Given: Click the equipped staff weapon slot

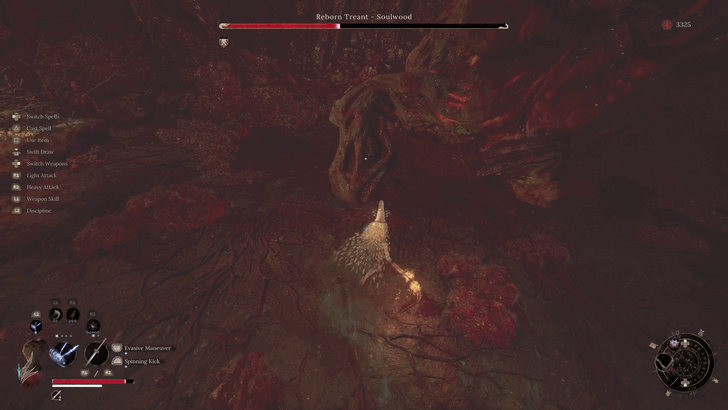Looking at the screenshot, I should [96, 352].
